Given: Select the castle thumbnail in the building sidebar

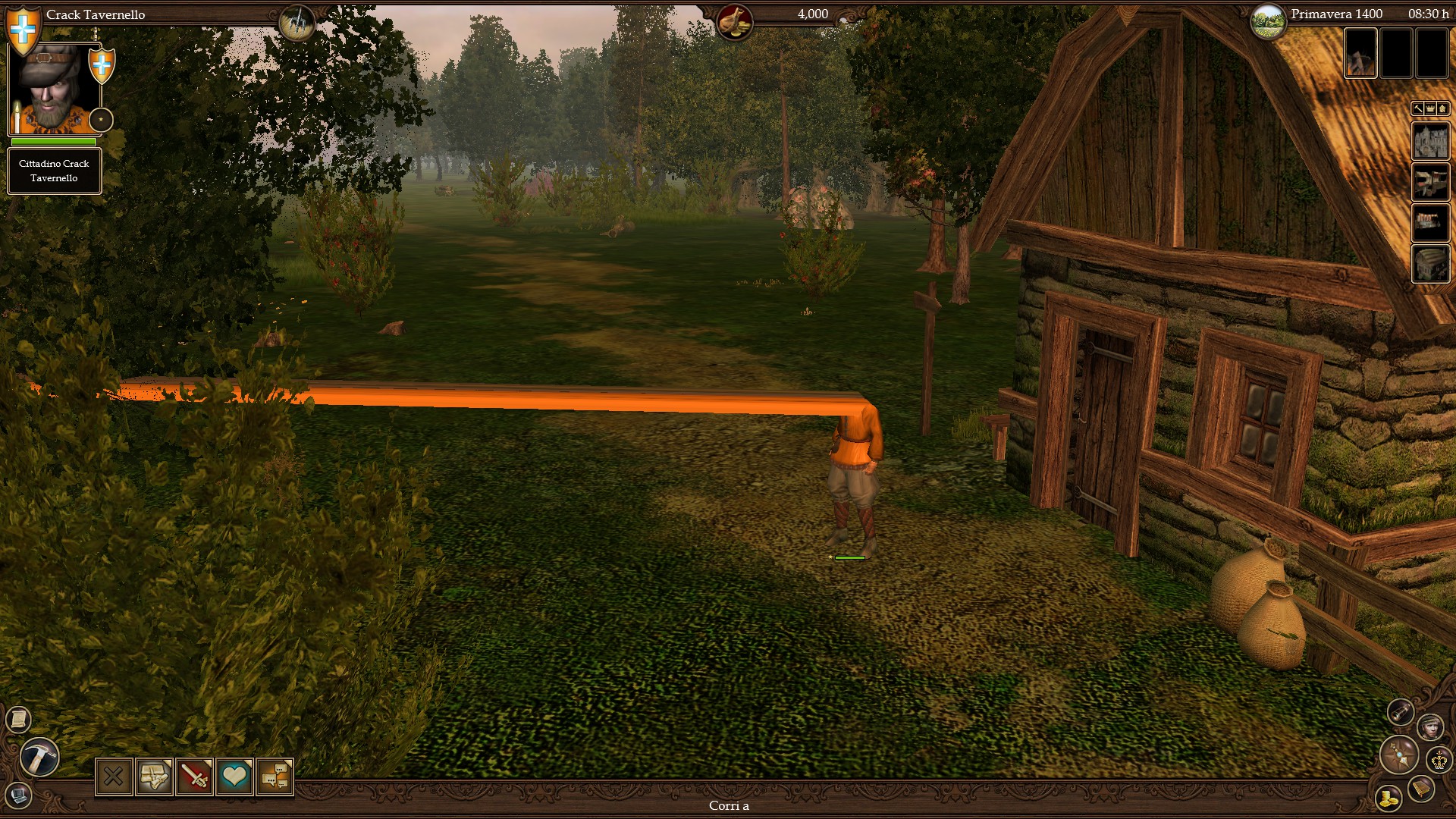Looking at the screenshot, I should 1431,141.
